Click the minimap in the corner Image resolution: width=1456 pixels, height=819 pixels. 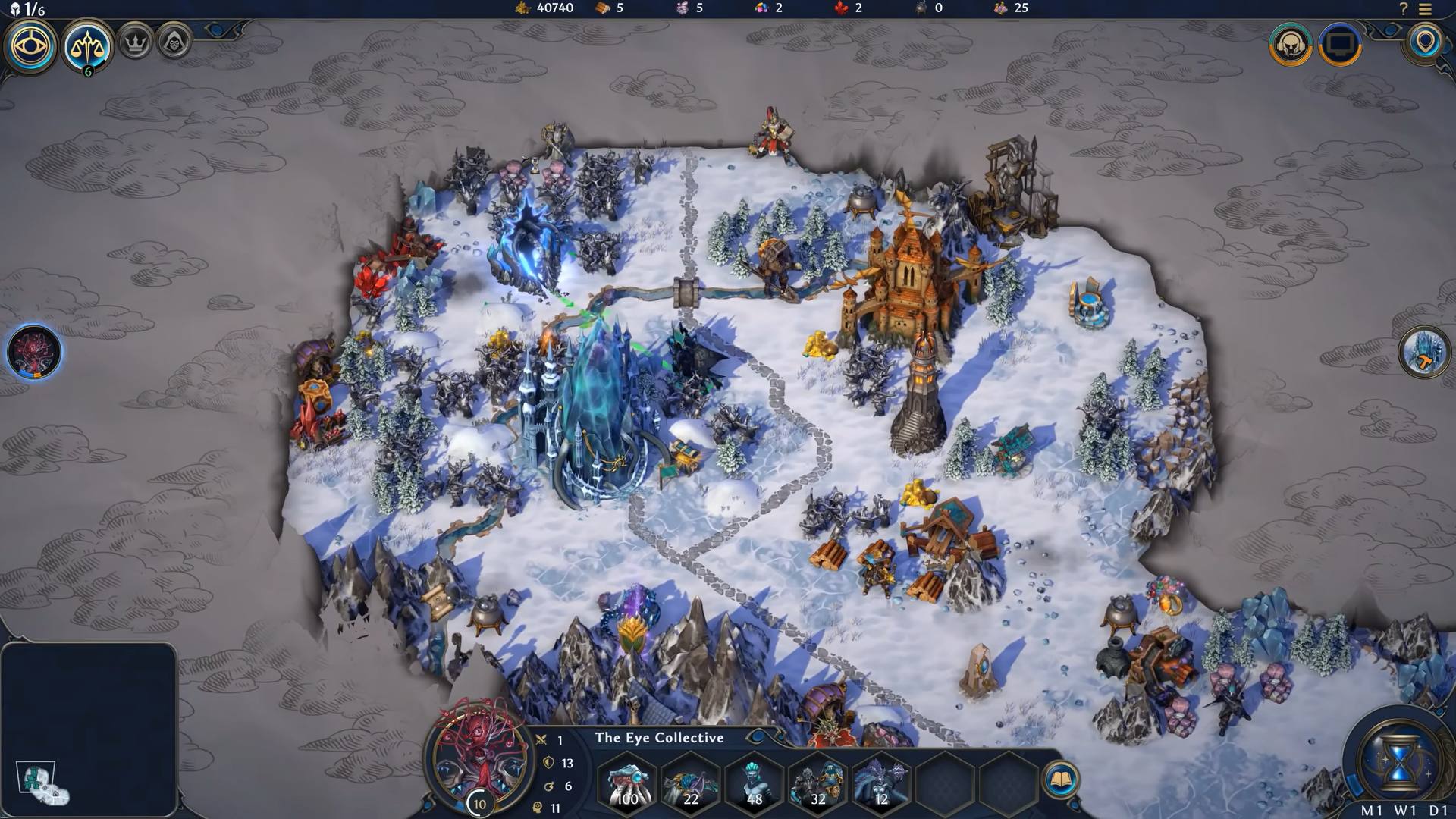pos(89,730)
